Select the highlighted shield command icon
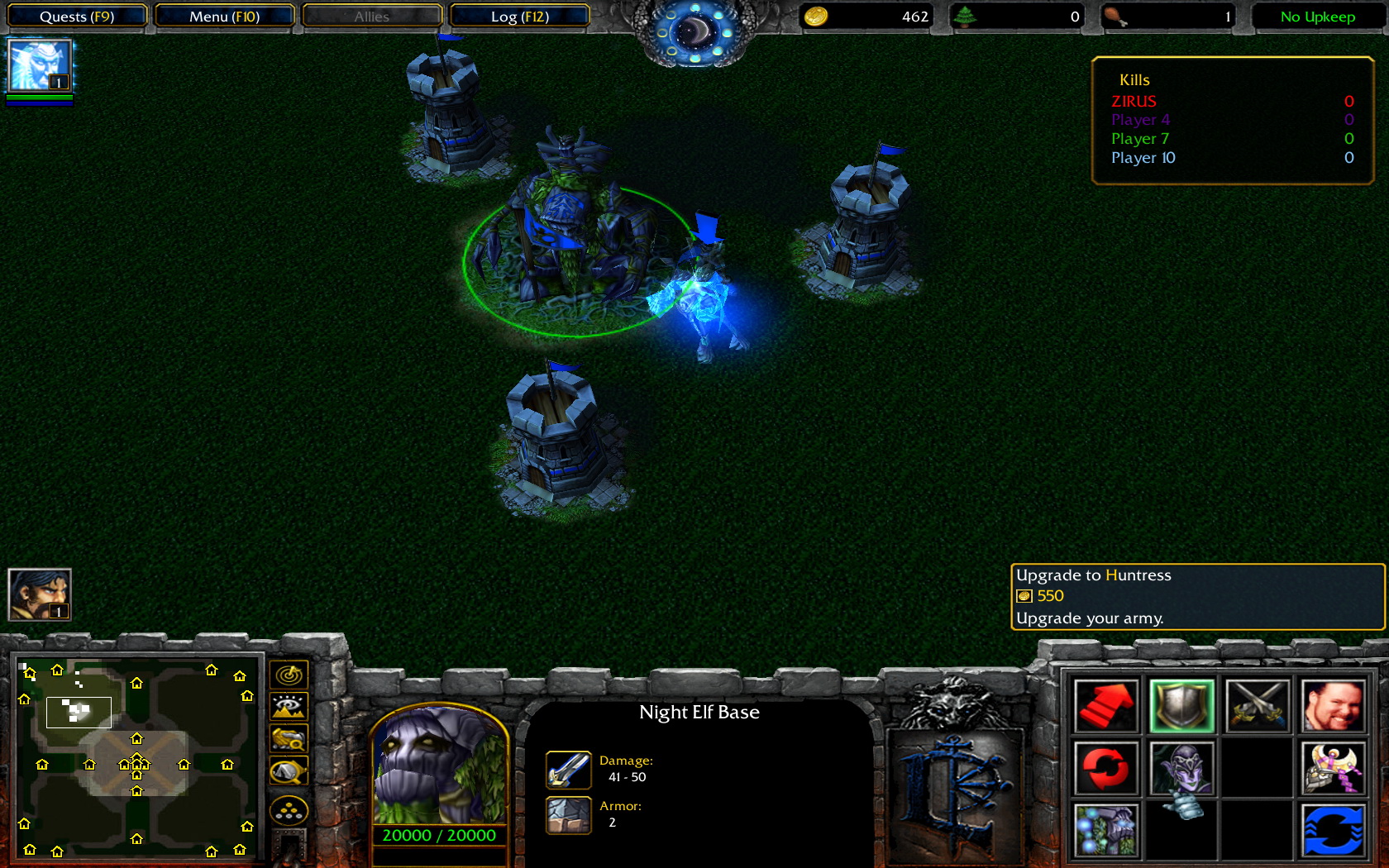This screenshot has width=1389, height=868. coord(1181,707)
